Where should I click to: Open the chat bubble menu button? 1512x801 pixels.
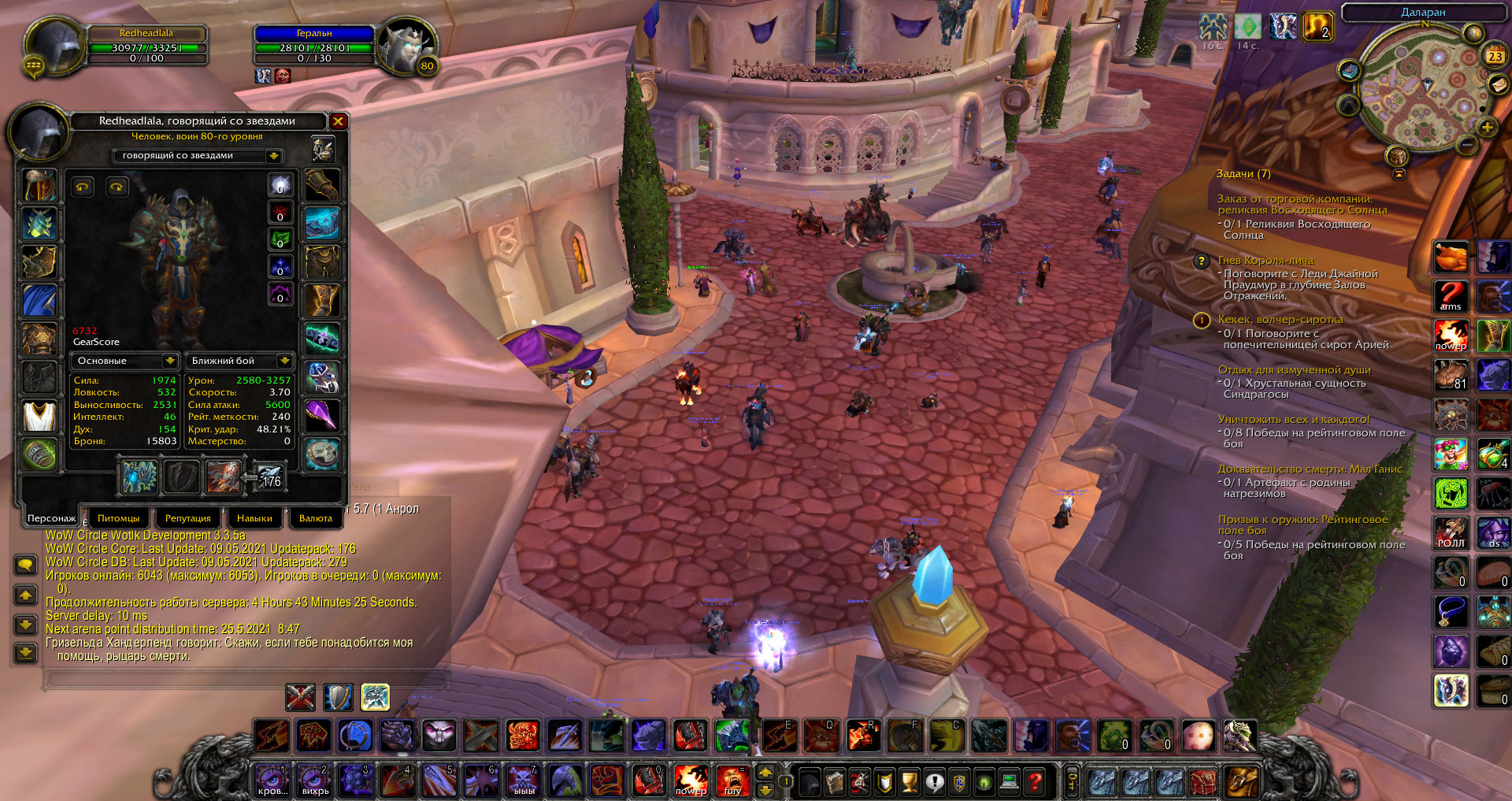coord(25,565)
